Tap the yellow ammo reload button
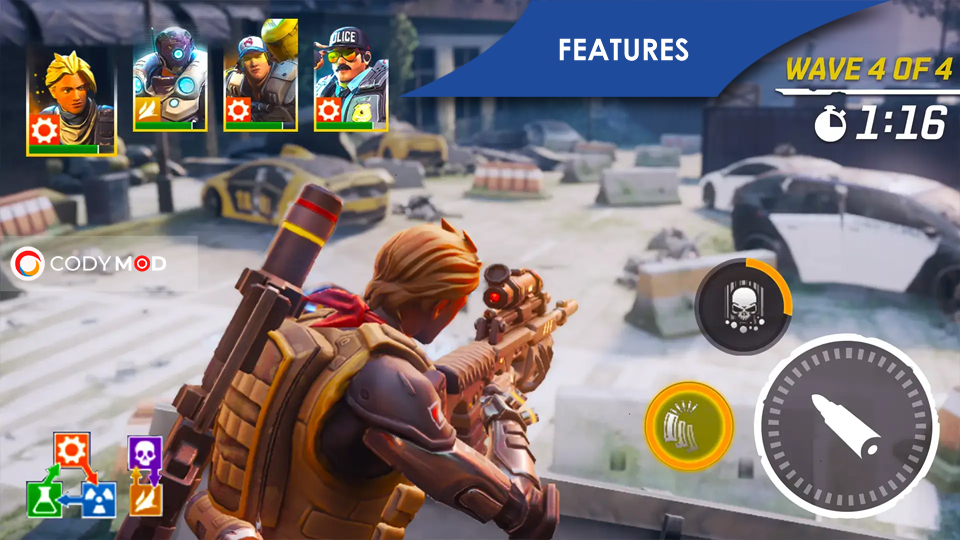Screen dimensions: 960x540 [x=690, y=426]
